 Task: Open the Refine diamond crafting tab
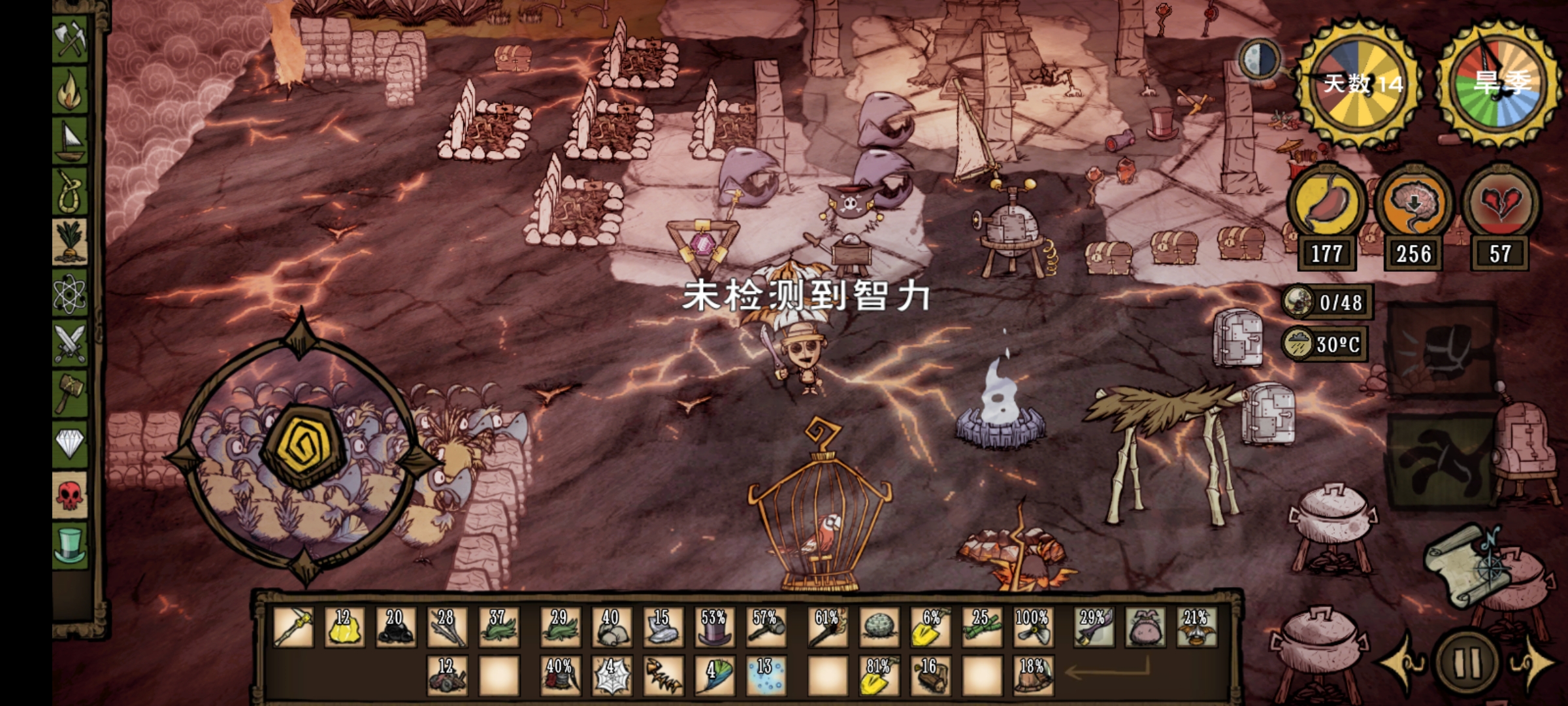point(71,443)
